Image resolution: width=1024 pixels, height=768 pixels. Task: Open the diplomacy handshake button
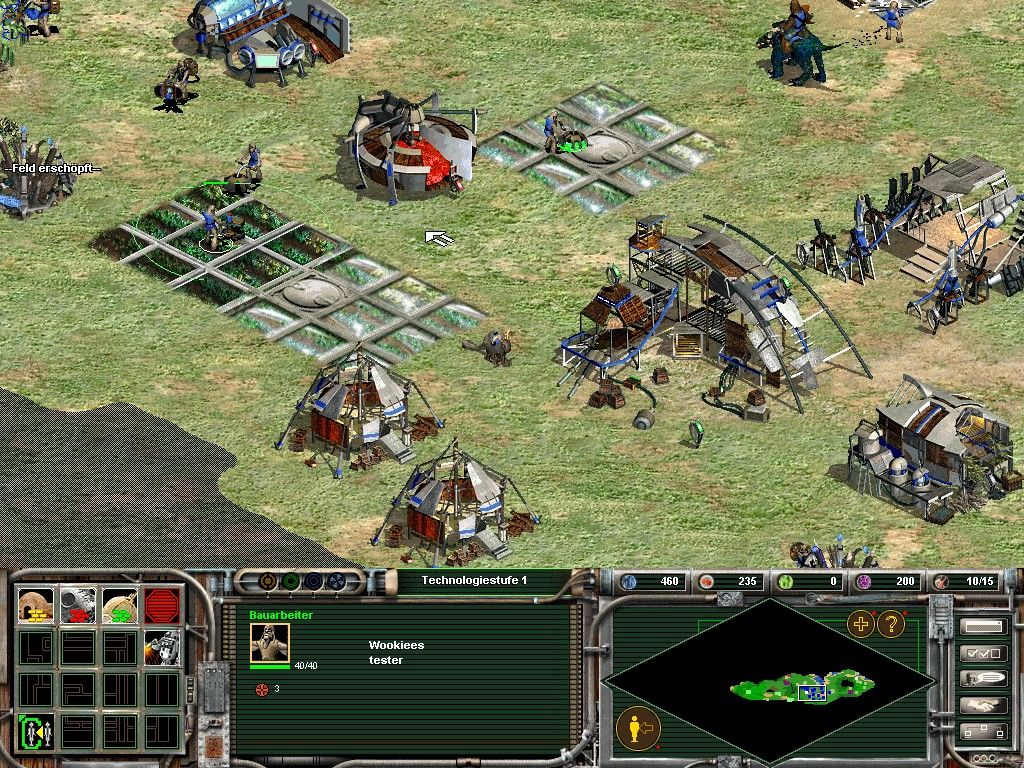click(982, 705)
